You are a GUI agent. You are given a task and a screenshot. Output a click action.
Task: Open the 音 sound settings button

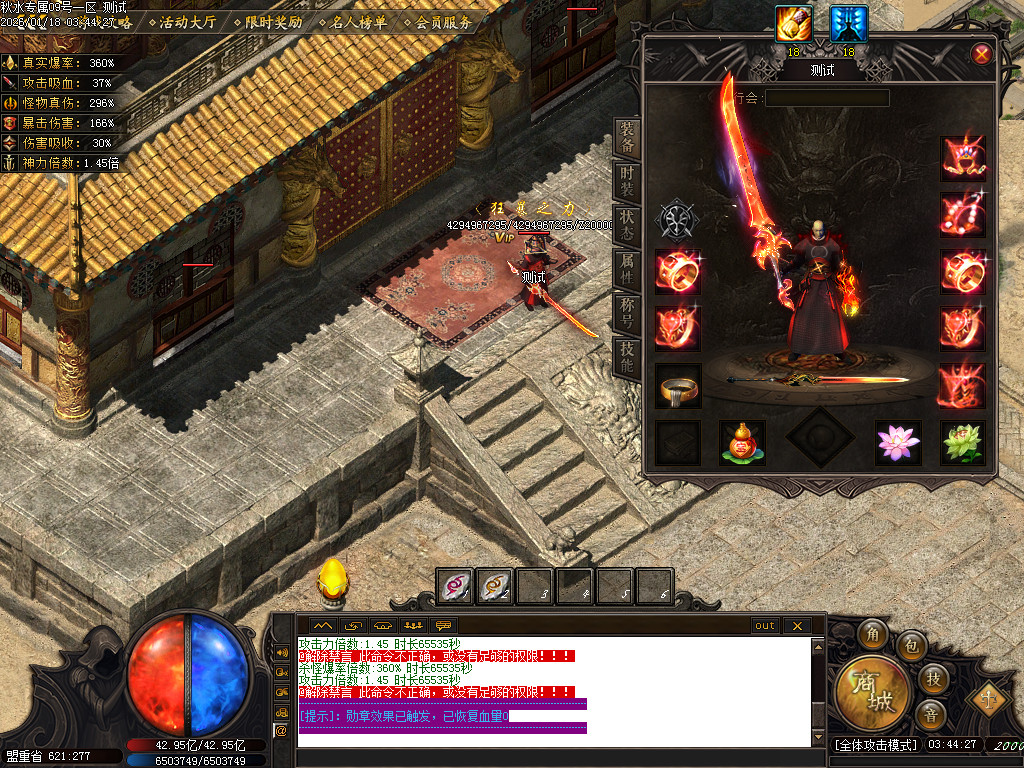coord(931,715)
